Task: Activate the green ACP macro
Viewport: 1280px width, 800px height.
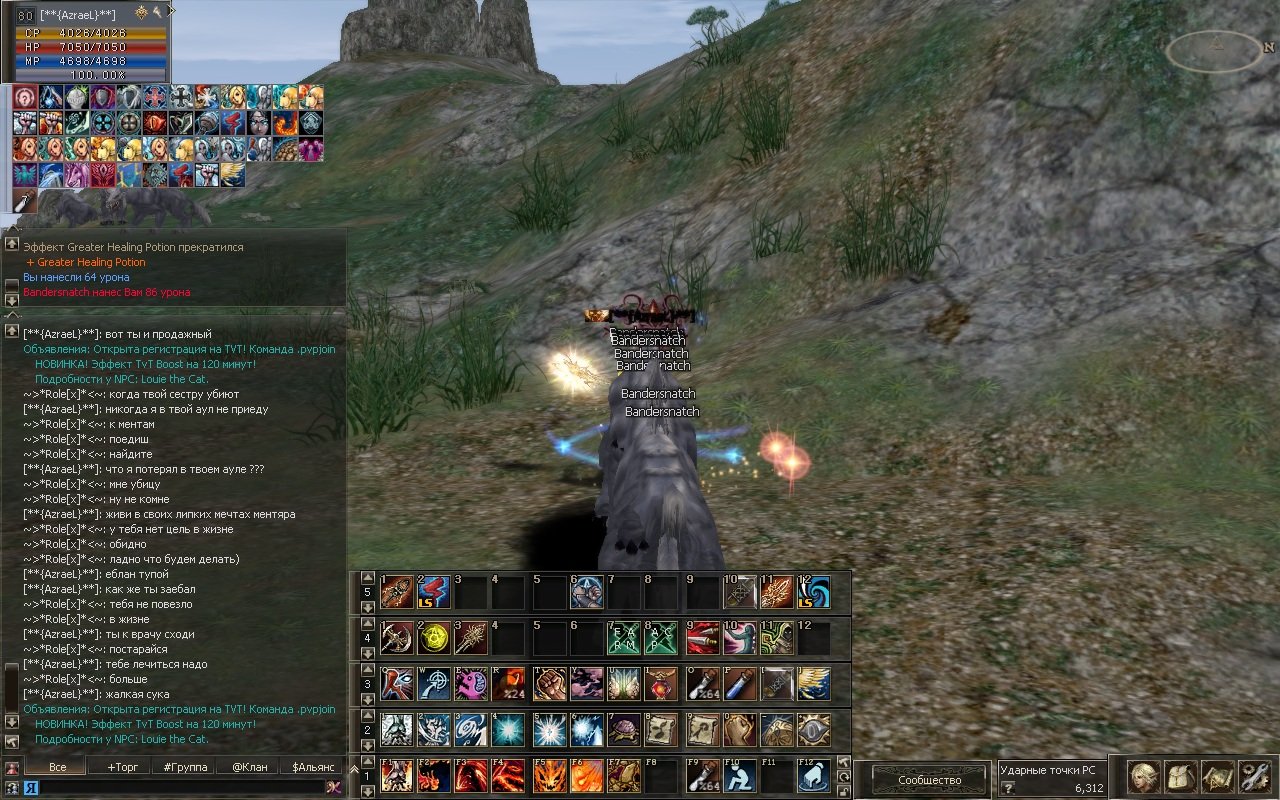Action: tap(662, 638)
